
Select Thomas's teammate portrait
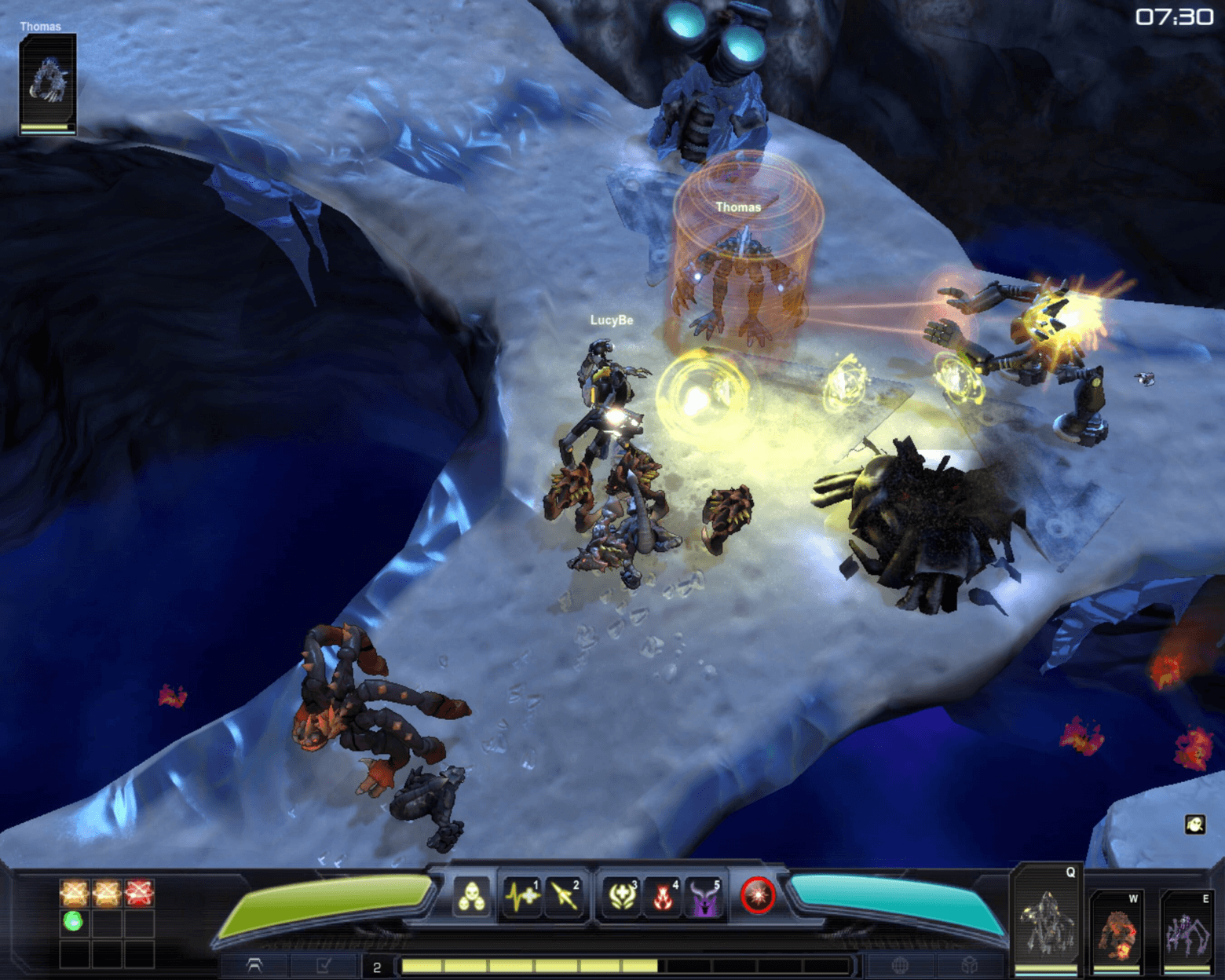point(48,82)
